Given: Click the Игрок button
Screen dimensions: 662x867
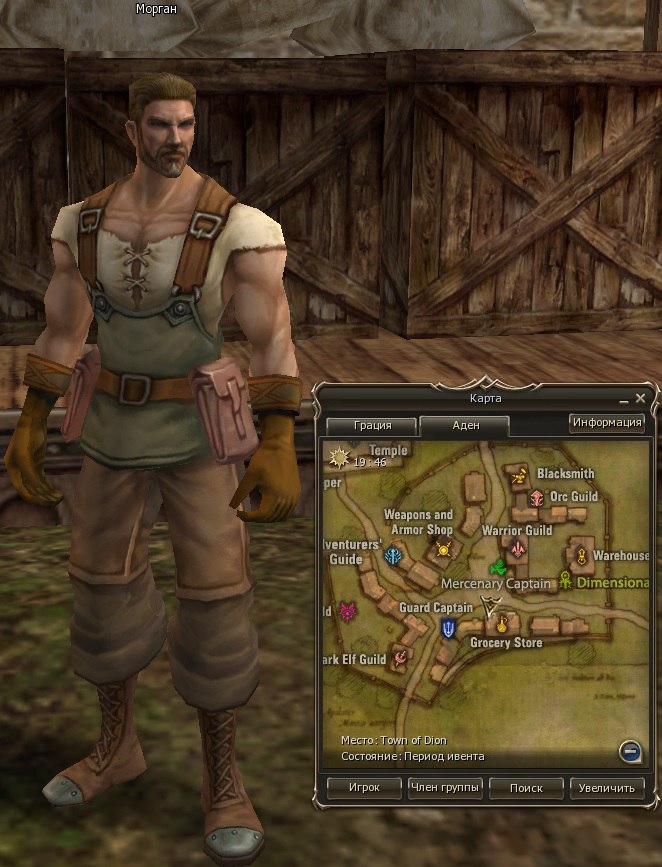Looking at the screenshot, I should pyautogui.click(x=364, y=788).
